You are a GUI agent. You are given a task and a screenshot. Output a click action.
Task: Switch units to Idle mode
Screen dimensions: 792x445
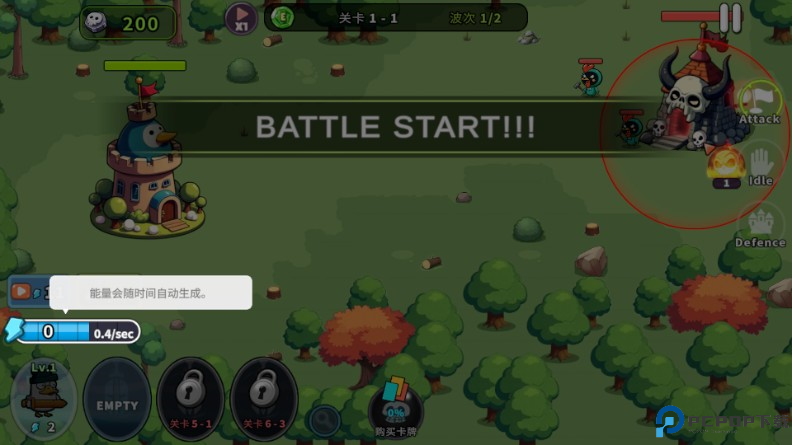tap(760, 165)
